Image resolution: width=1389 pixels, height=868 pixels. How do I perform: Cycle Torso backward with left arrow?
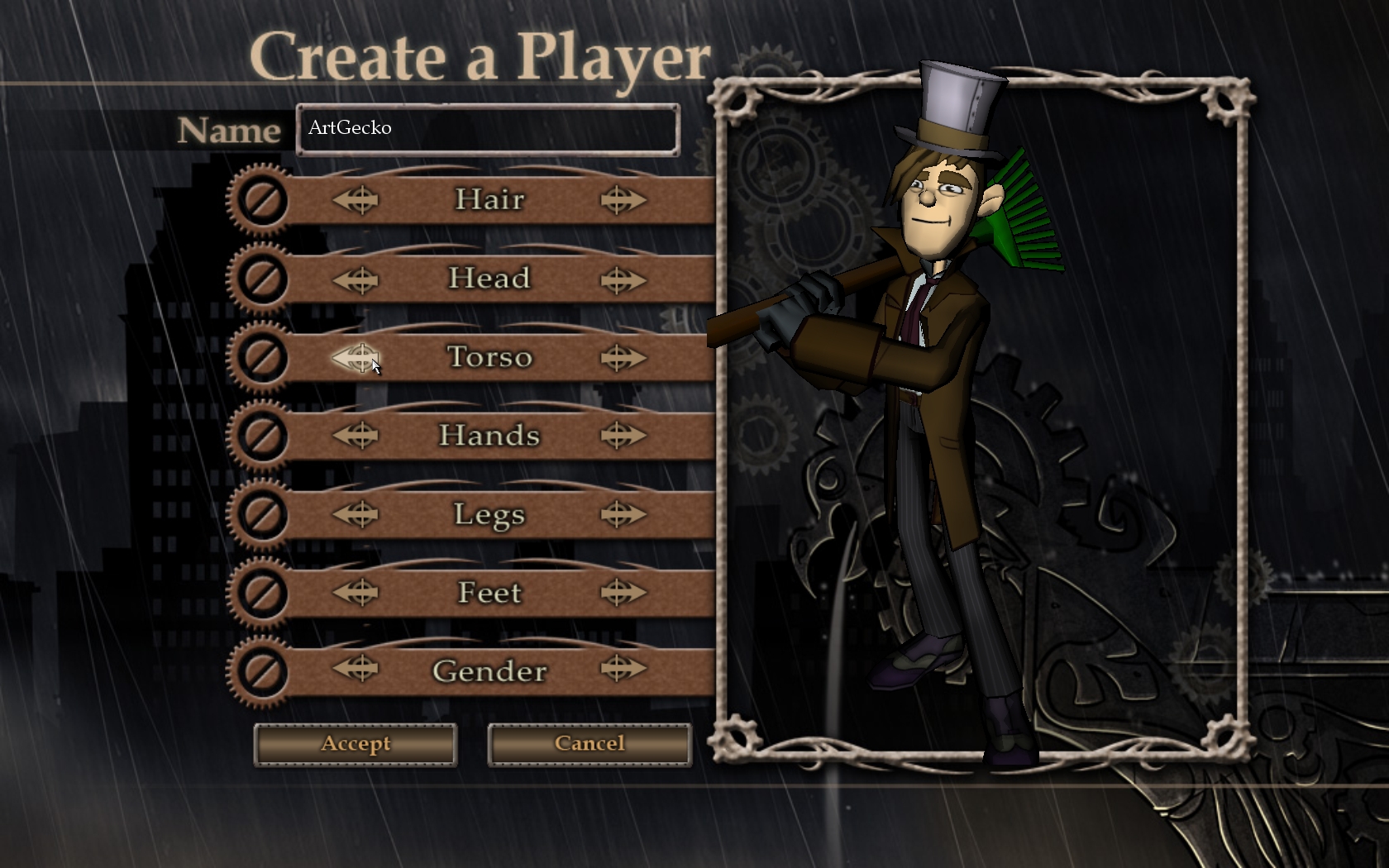pos(356,358)
